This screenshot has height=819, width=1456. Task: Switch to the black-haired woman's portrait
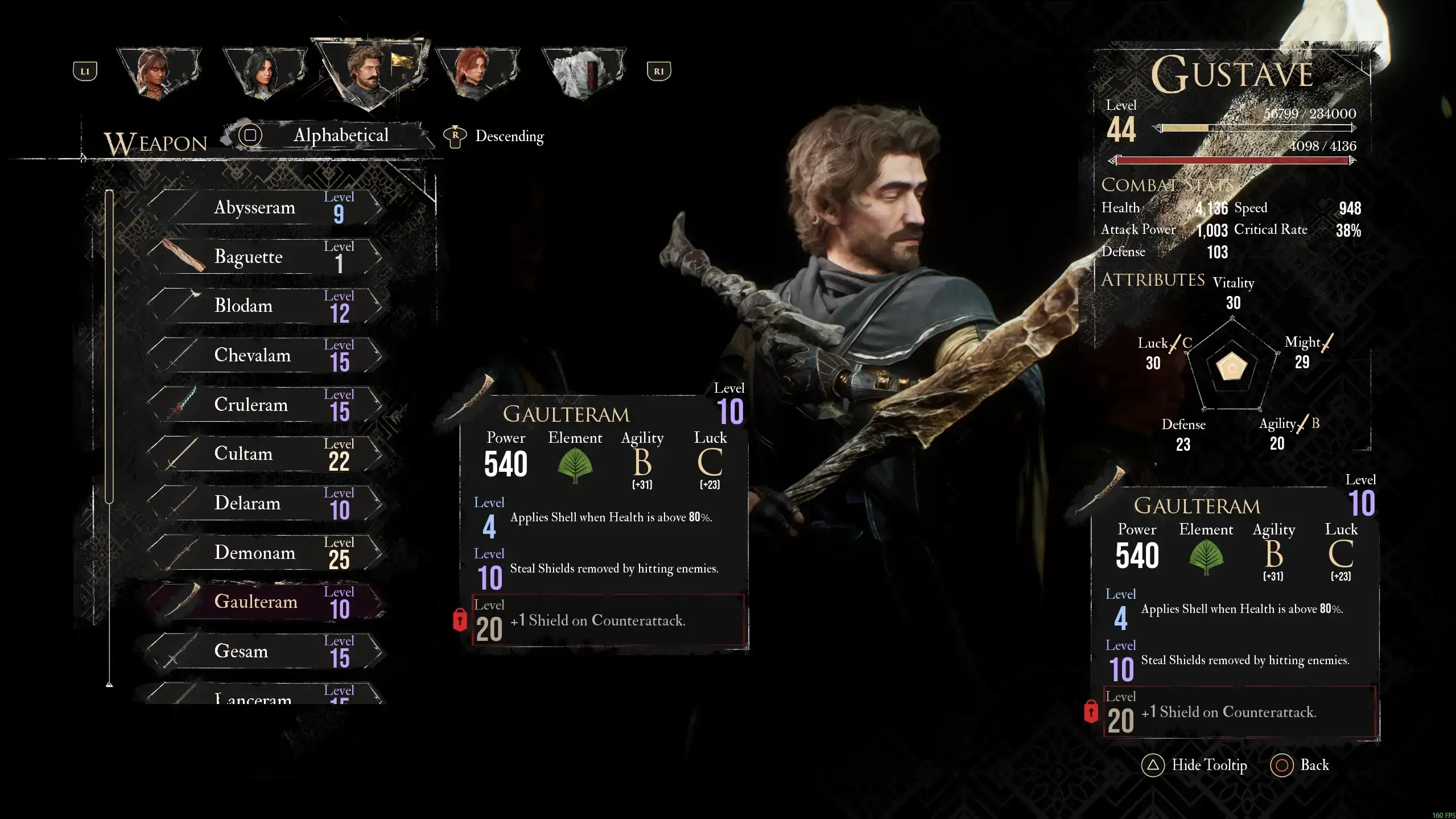click(263, 72)
